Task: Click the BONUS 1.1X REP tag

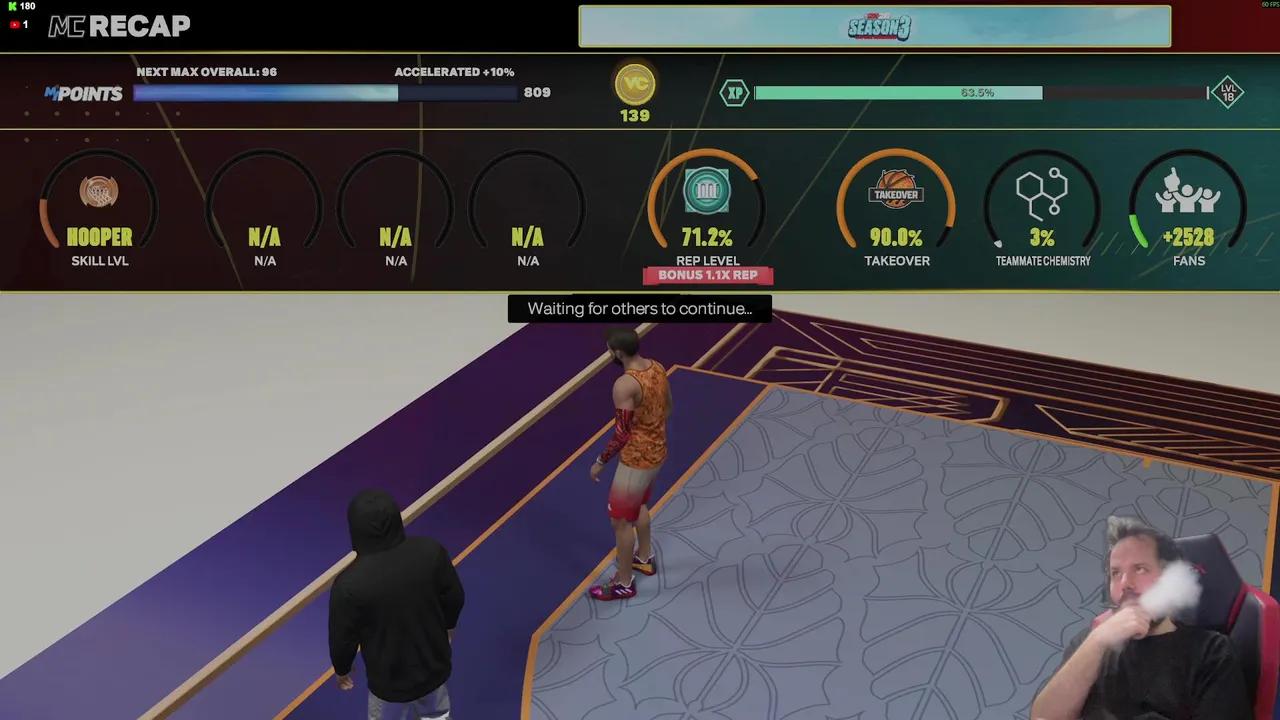Action: [707, 275]
